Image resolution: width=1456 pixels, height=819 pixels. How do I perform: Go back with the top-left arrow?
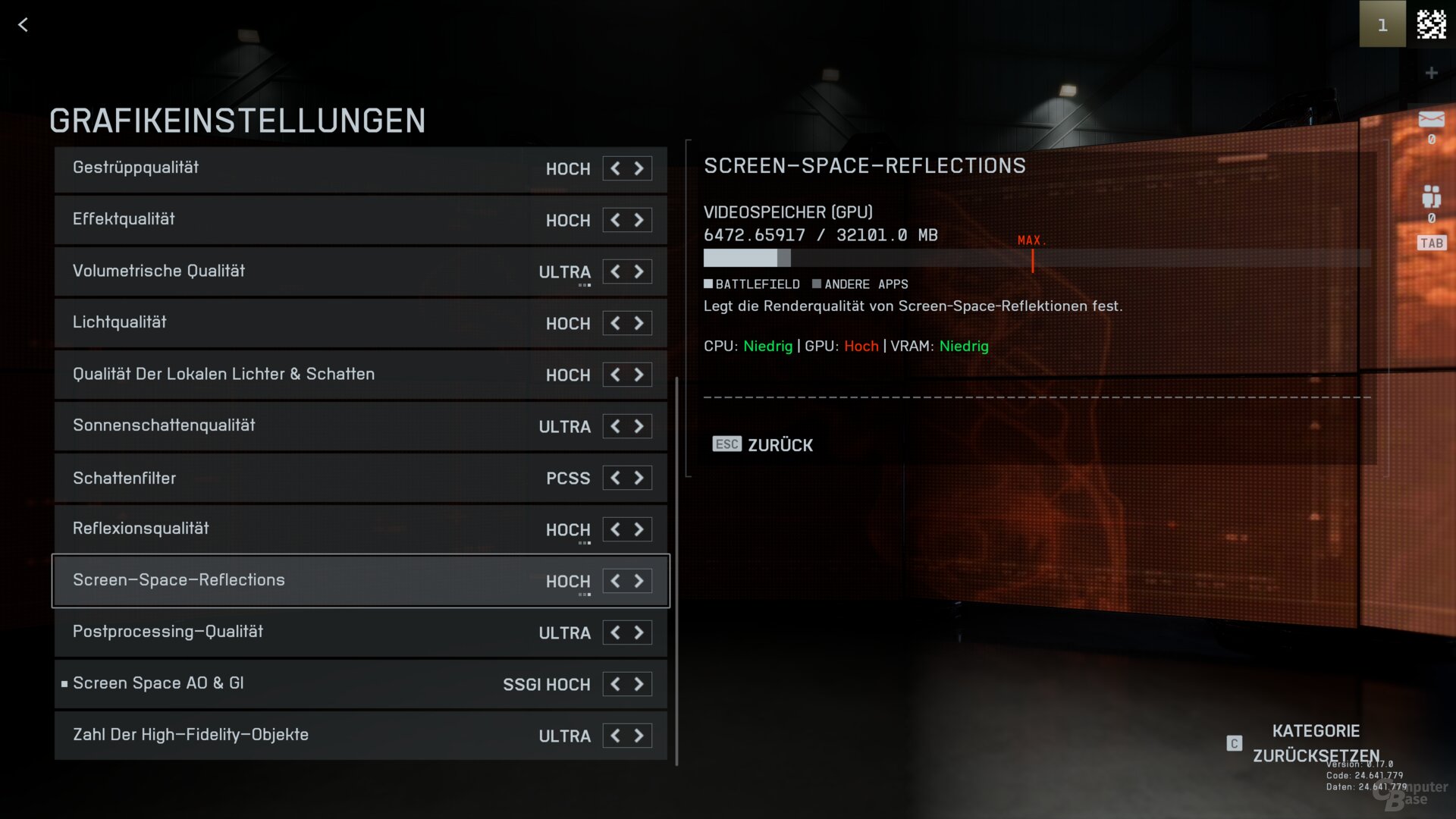click(x=23, y=25)
